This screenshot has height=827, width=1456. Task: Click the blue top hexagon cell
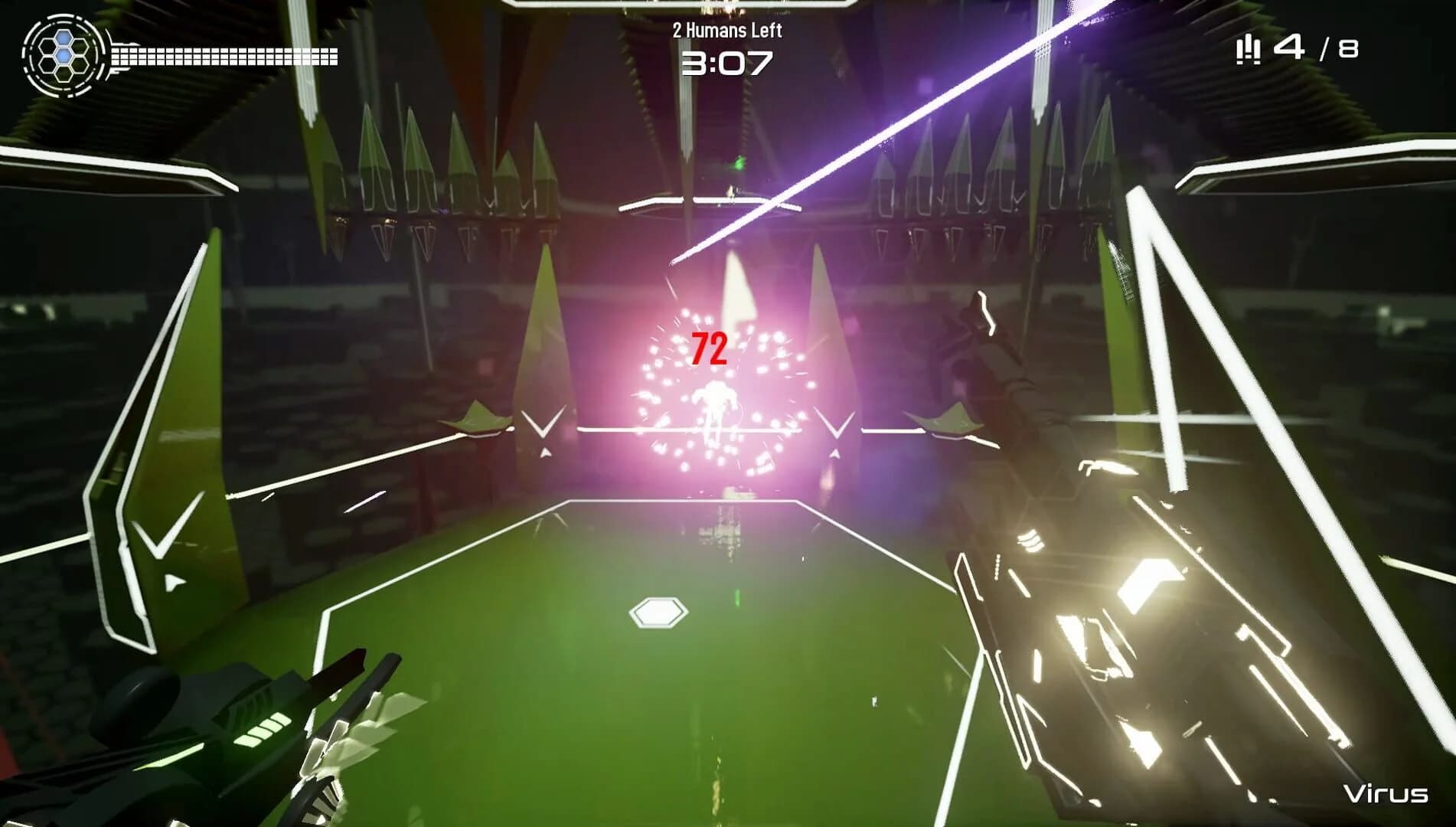[x=64, y=39]
